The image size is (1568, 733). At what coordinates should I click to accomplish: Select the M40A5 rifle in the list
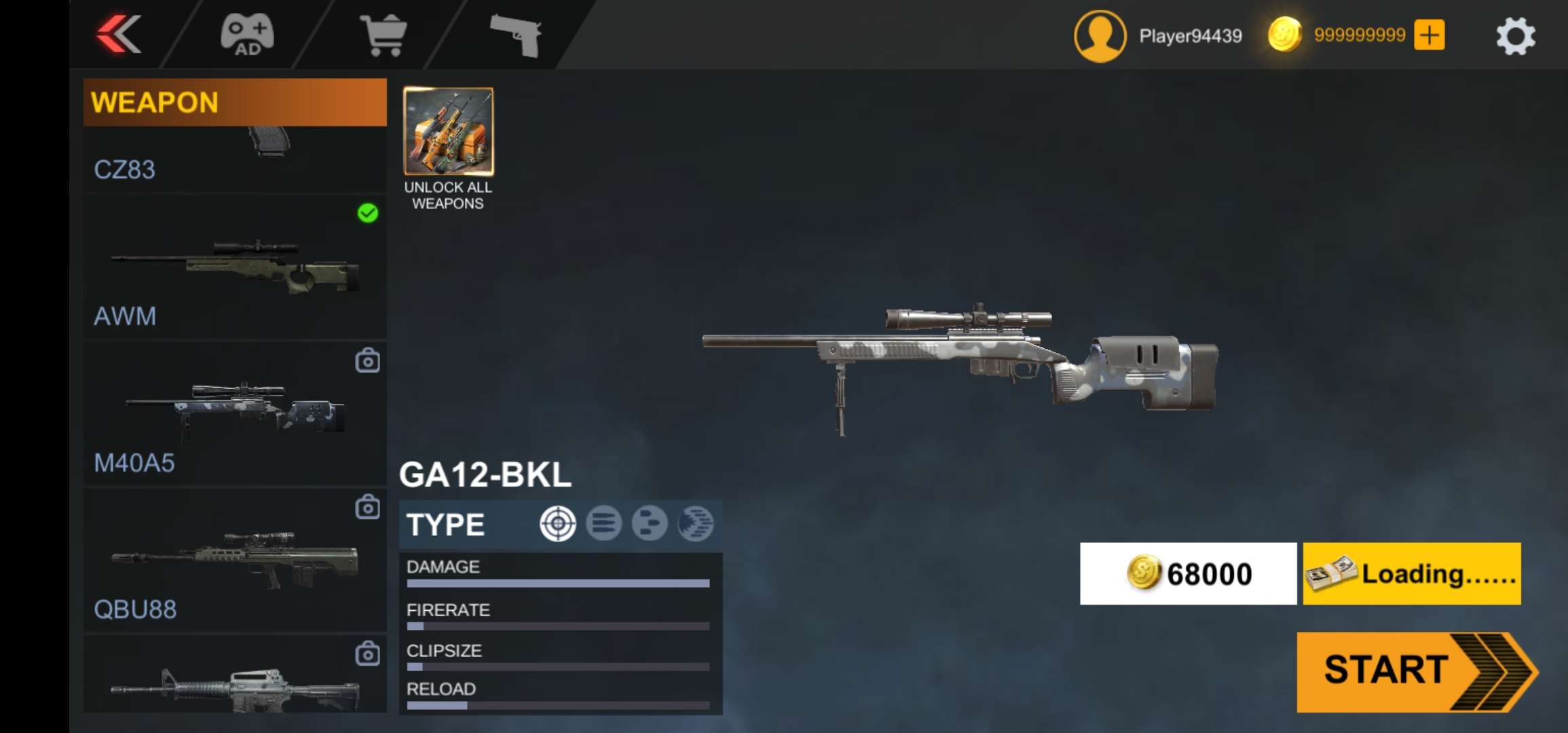[x=234, y=413]
